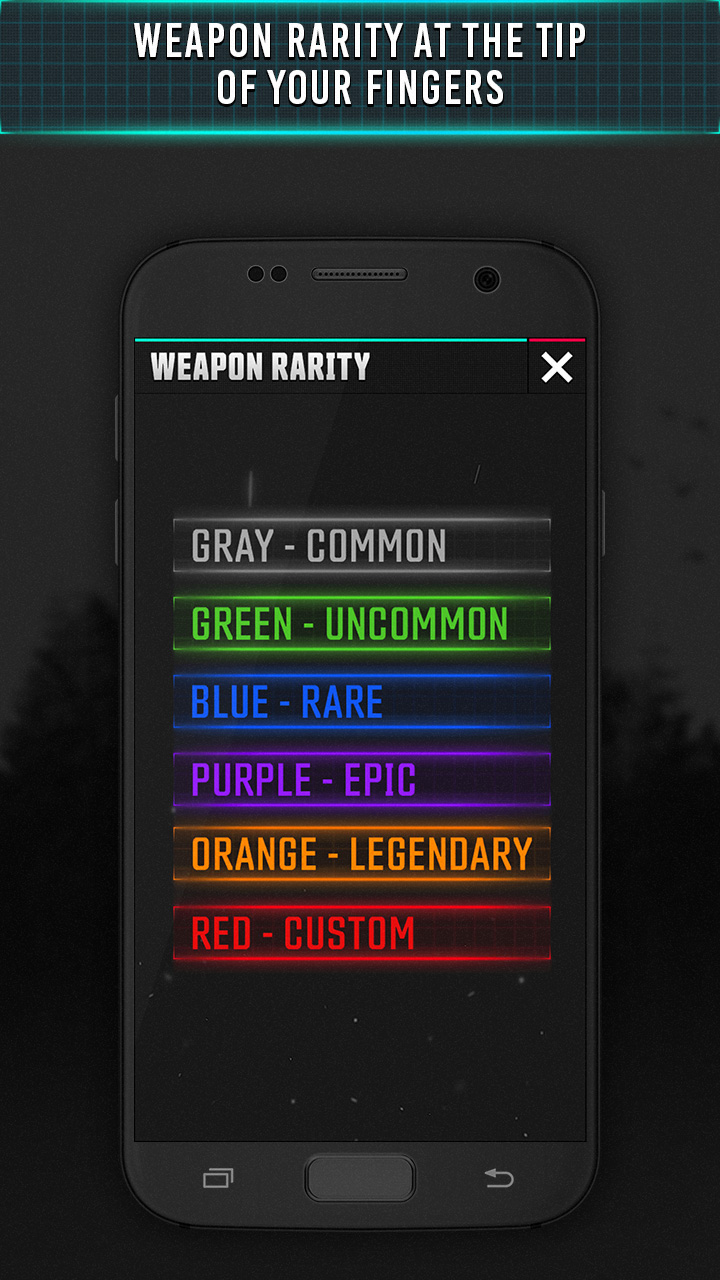Pick the Purple - Epic rarity

pyautogui.click(x=361, y=780)
